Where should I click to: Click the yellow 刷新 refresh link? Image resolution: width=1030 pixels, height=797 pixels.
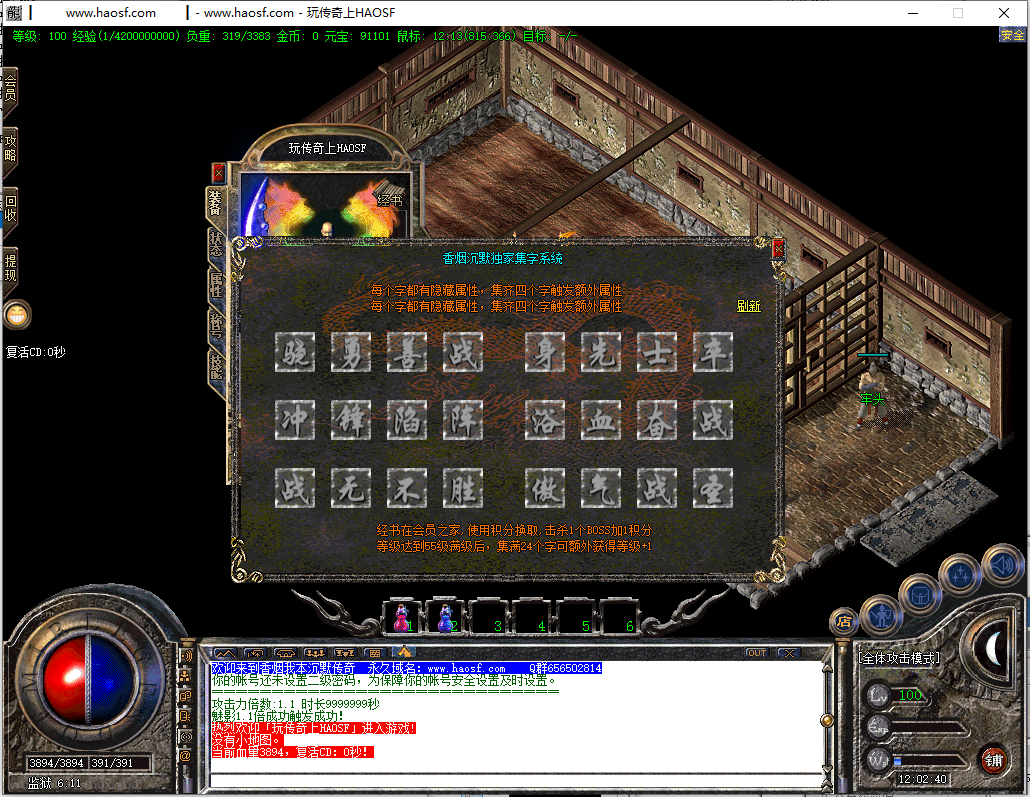tap(748, 306)
